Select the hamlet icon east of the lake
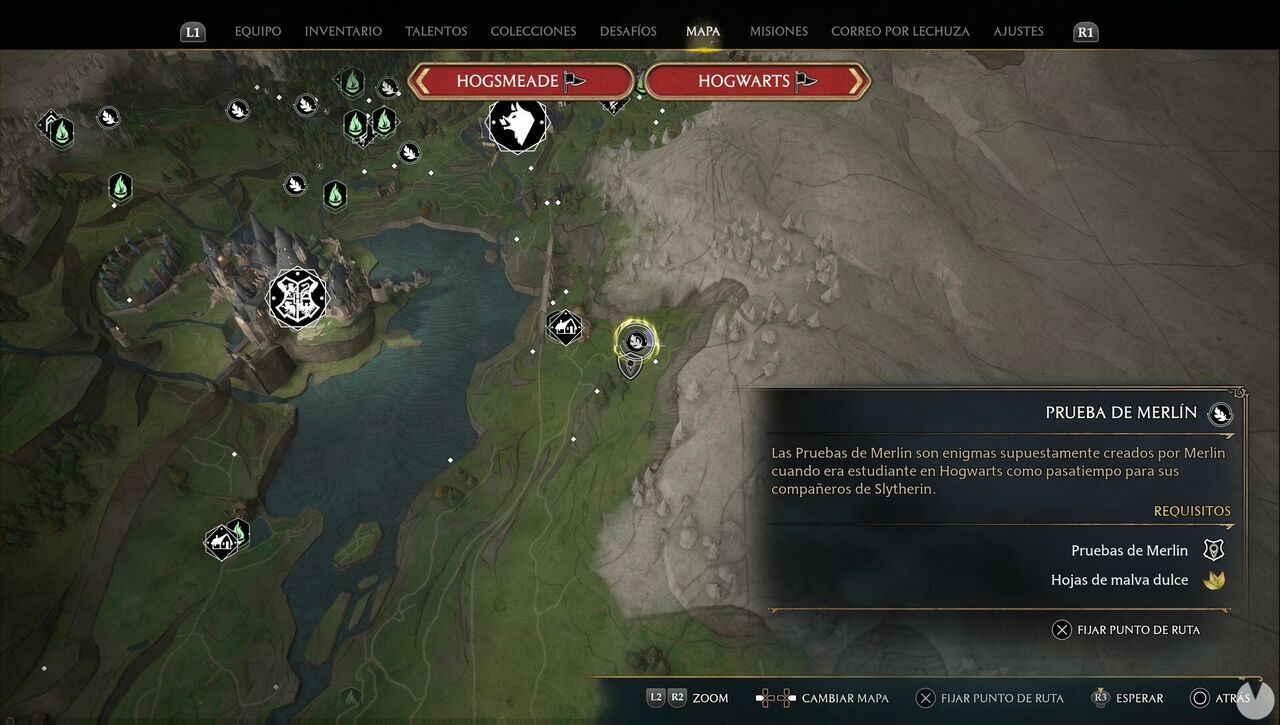The image size is (1280, 725). 565,326
